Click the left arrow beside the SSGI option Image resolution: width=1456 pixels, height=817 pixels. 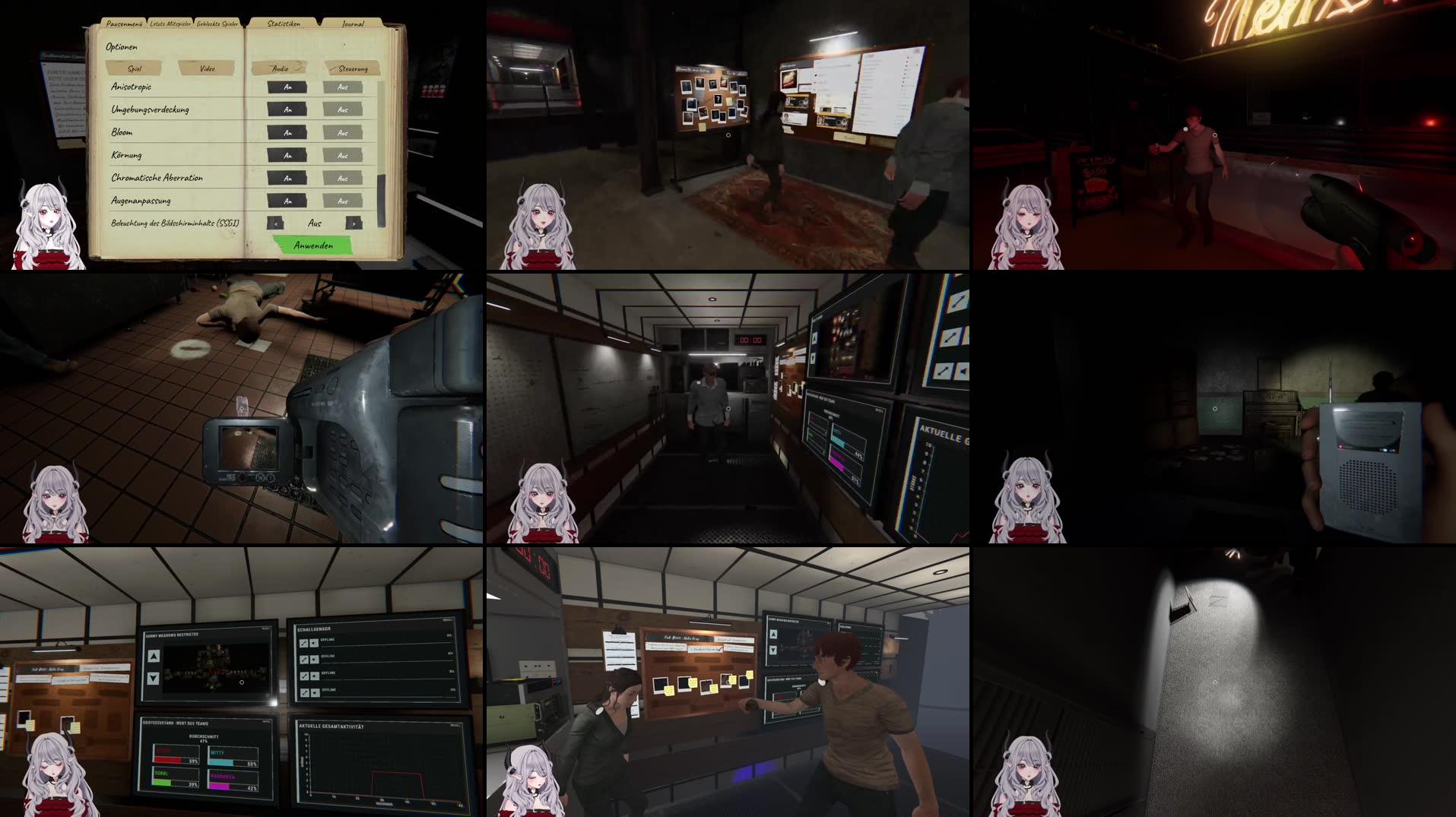tap(276, 223)
